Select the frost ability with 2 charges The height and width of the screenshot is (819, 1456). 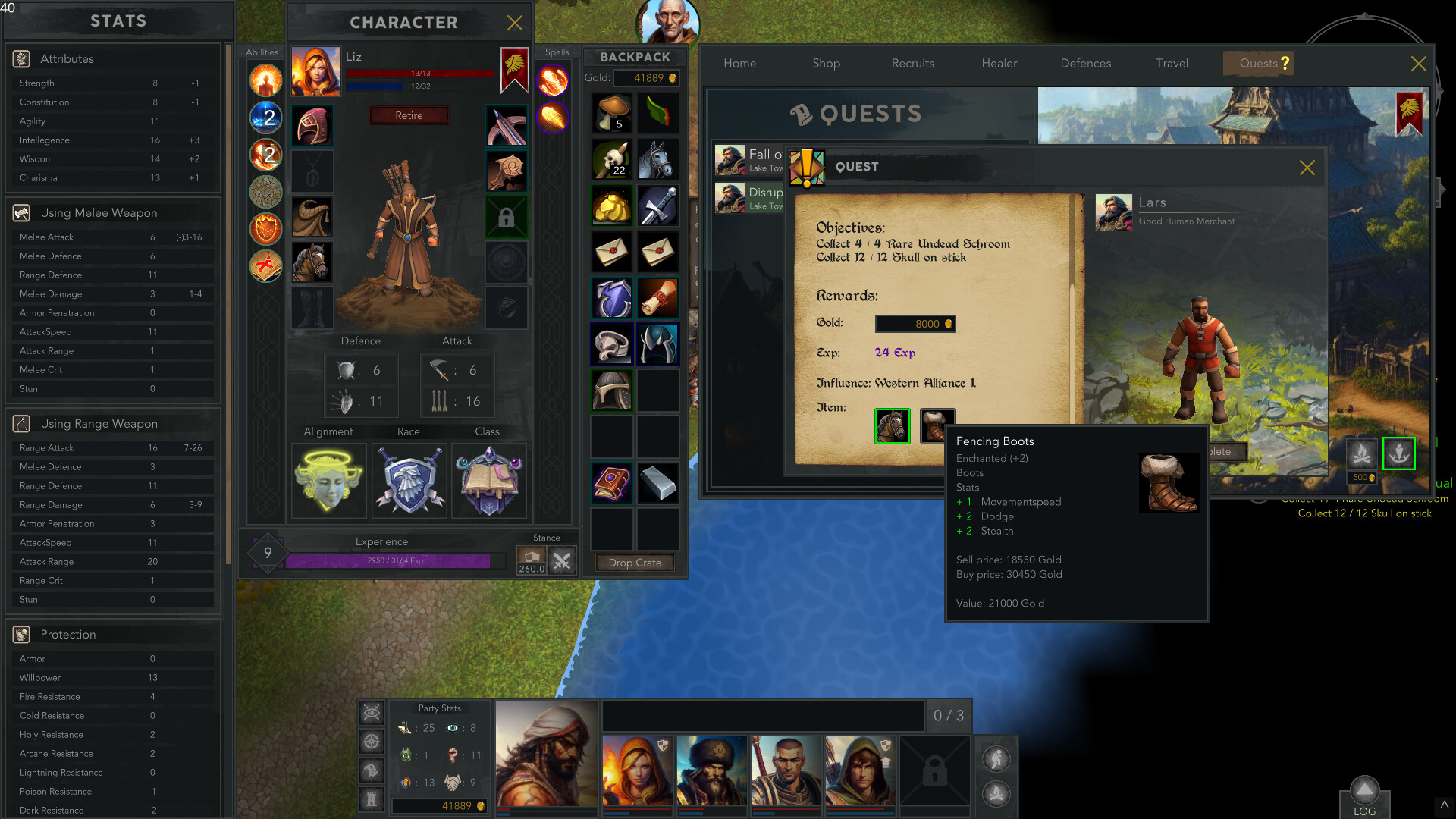coord(265,118)
